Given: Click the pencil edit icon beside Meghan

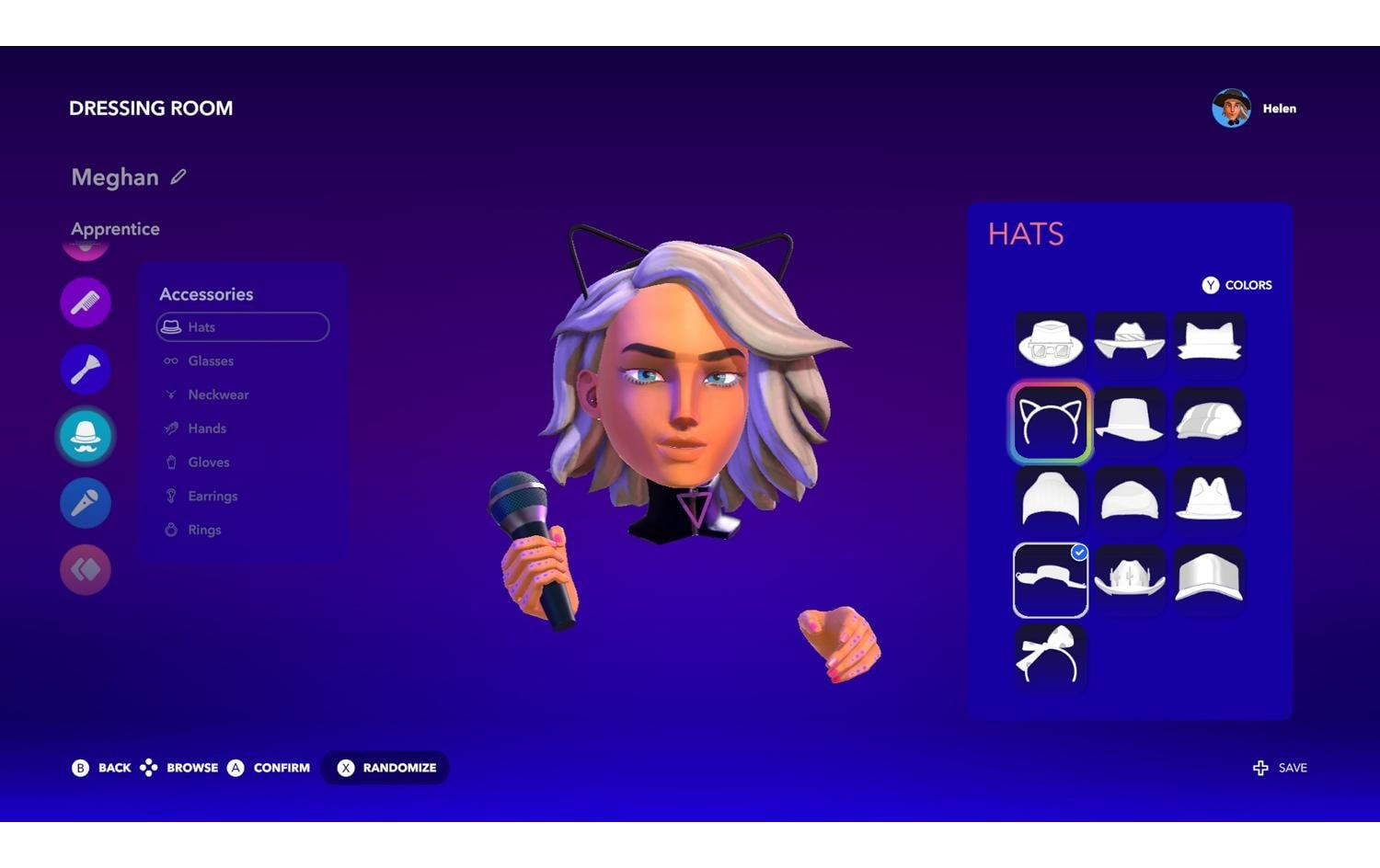Looking at the screenshot, I should [178, 177].
